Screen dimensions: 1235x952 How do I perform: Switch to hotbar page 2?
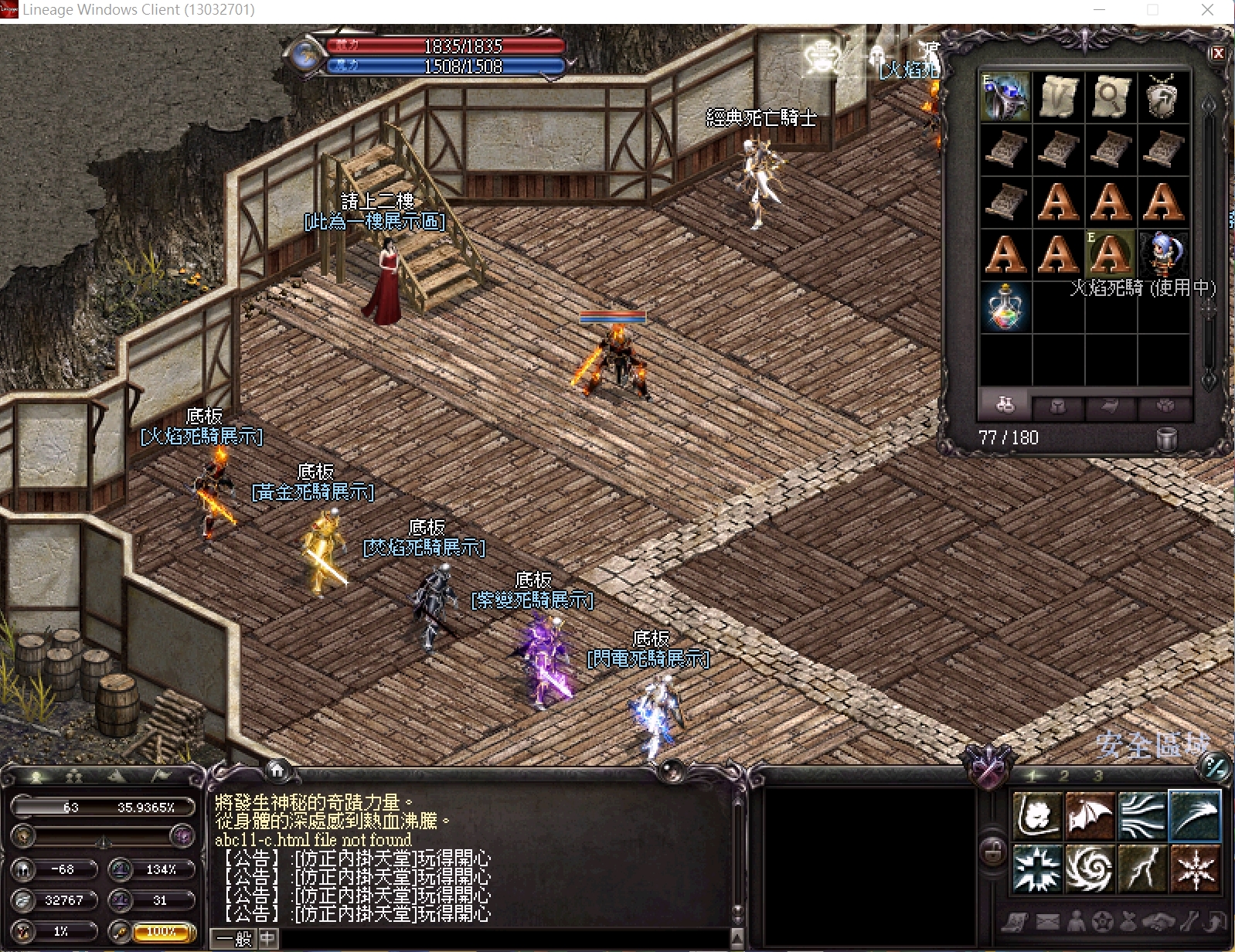coord(1064,776)
